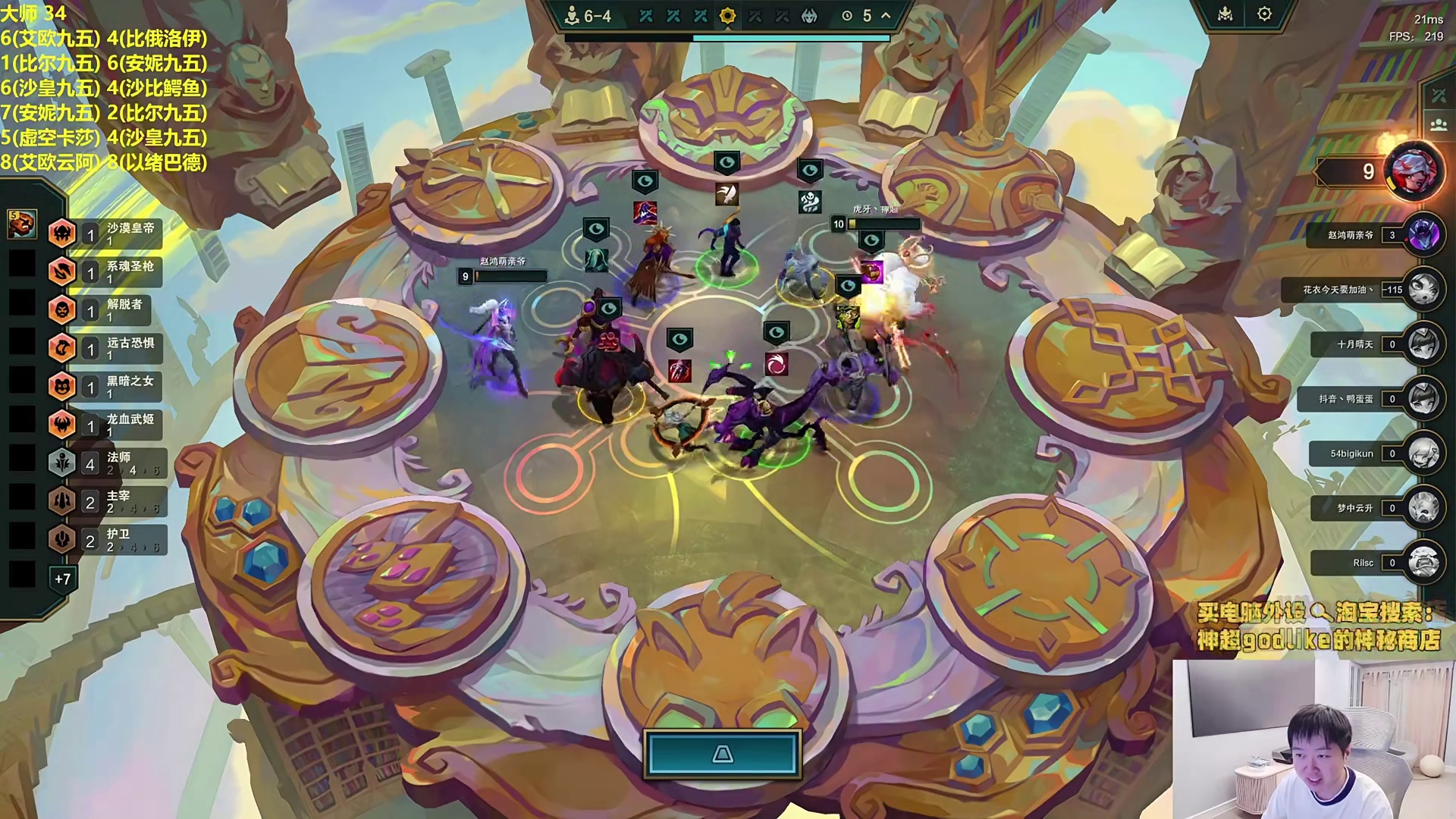The width and height of the screenshot is (1456, 819).
Task: Show the 沙漠皇帝 trait details
Action: [x=106, y=234]
